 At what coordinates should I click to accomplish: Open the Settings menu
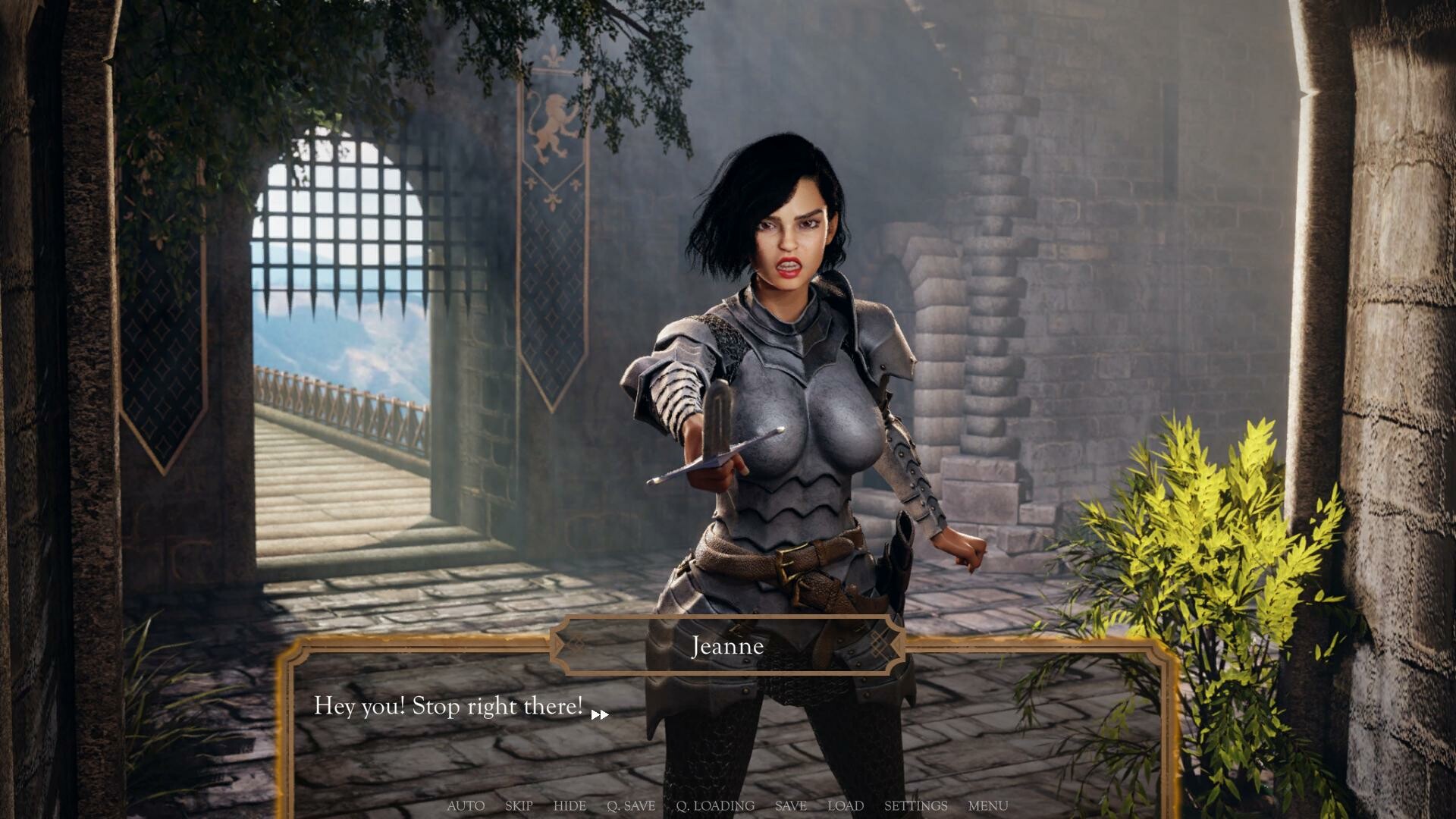(915, 805)
